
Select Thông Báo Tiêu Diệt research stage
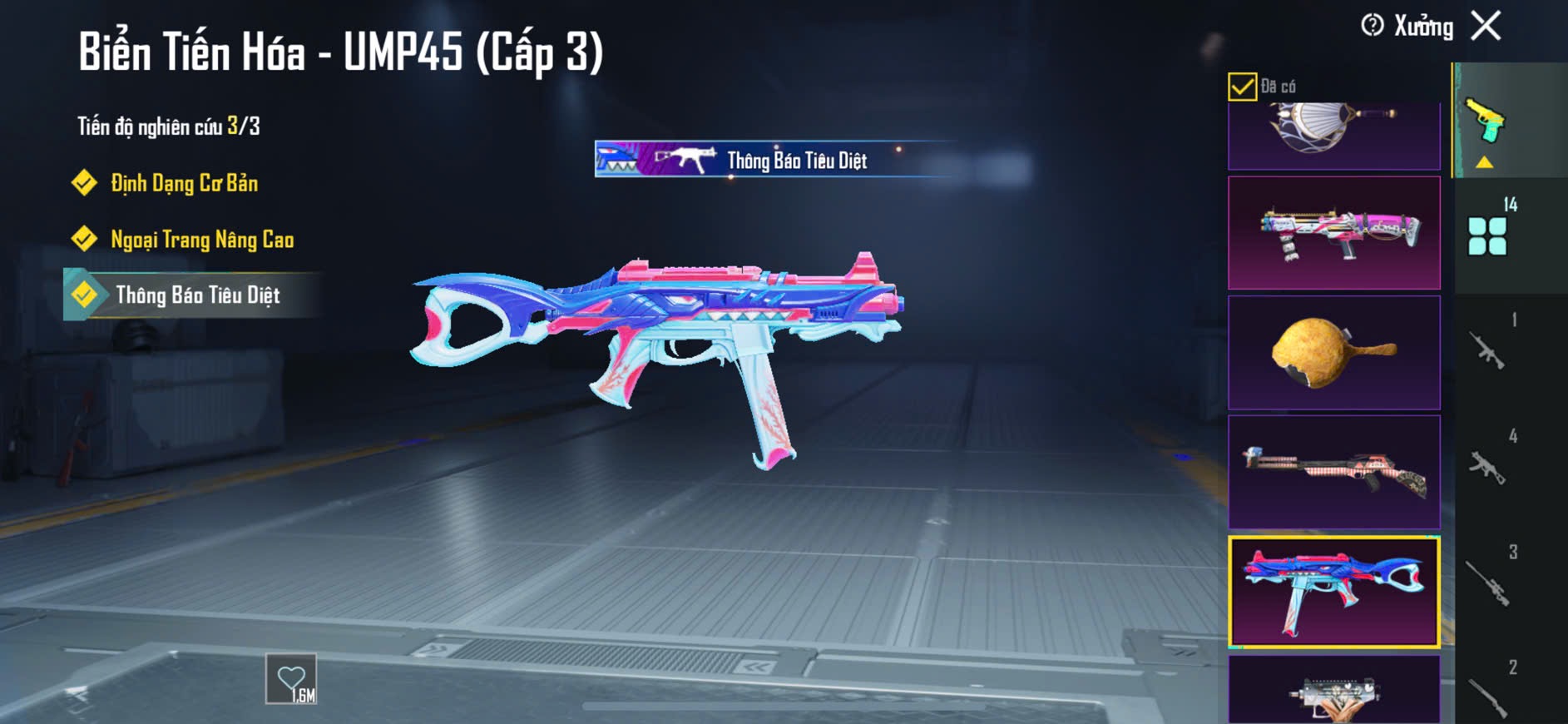click(197, 295)
